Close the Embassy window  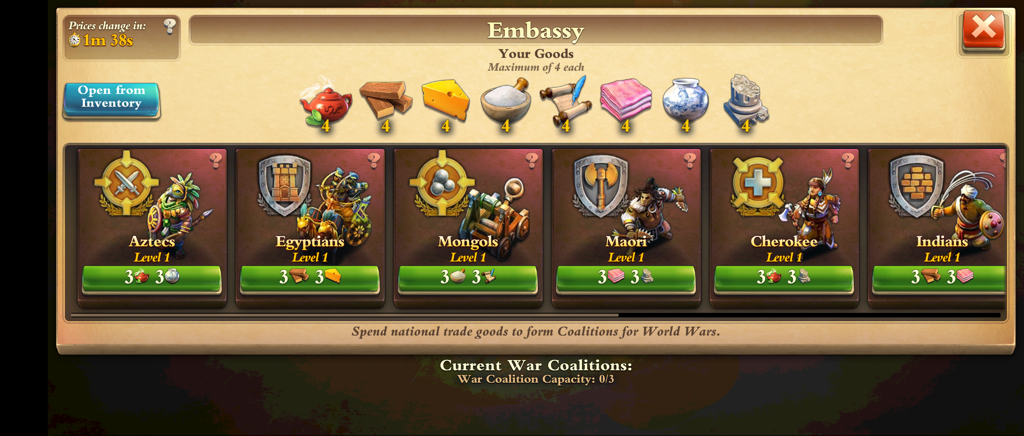coord(983,30)
